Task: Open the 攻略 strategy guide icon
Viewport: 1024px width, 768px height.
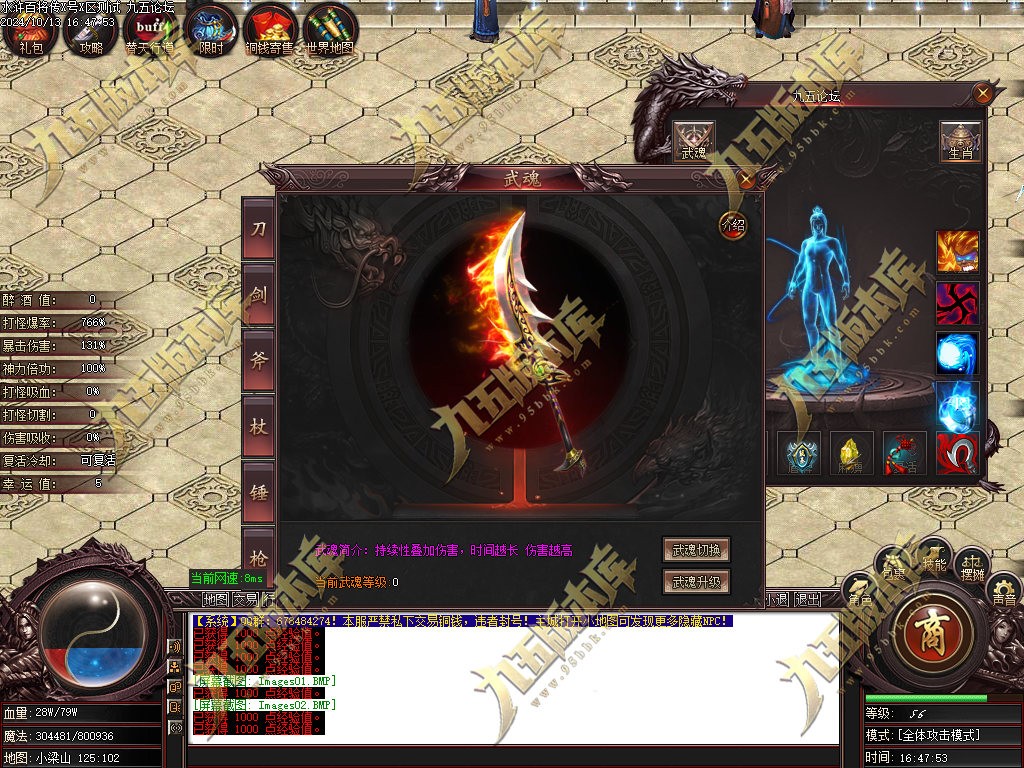Action: pyautogui.click(x=90, y=30)
